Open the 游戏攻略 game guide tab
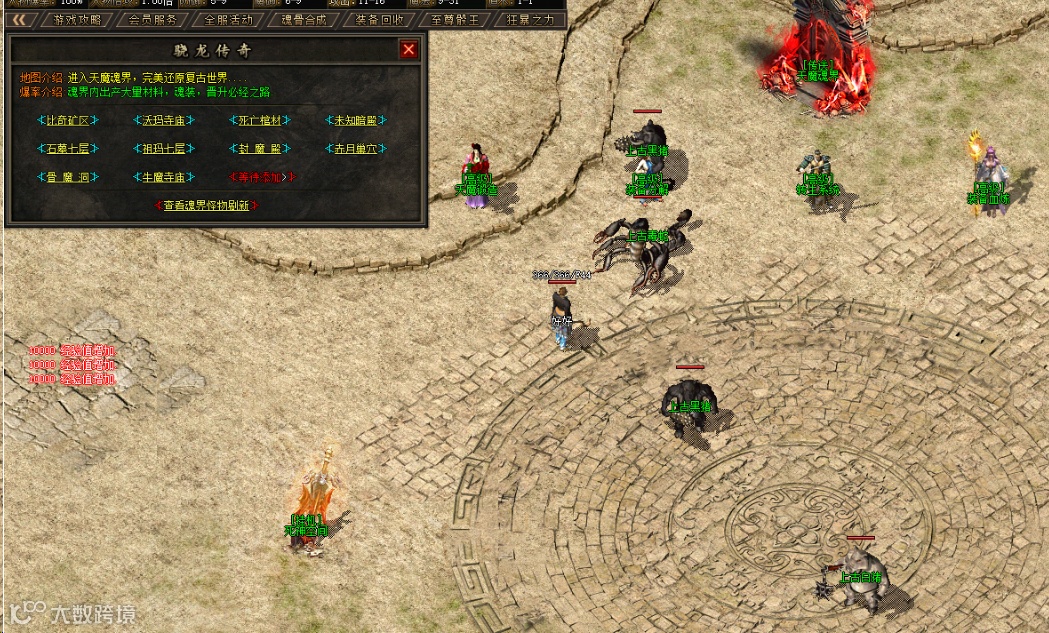Screen dimensions: 1049x633 point(77,19)
